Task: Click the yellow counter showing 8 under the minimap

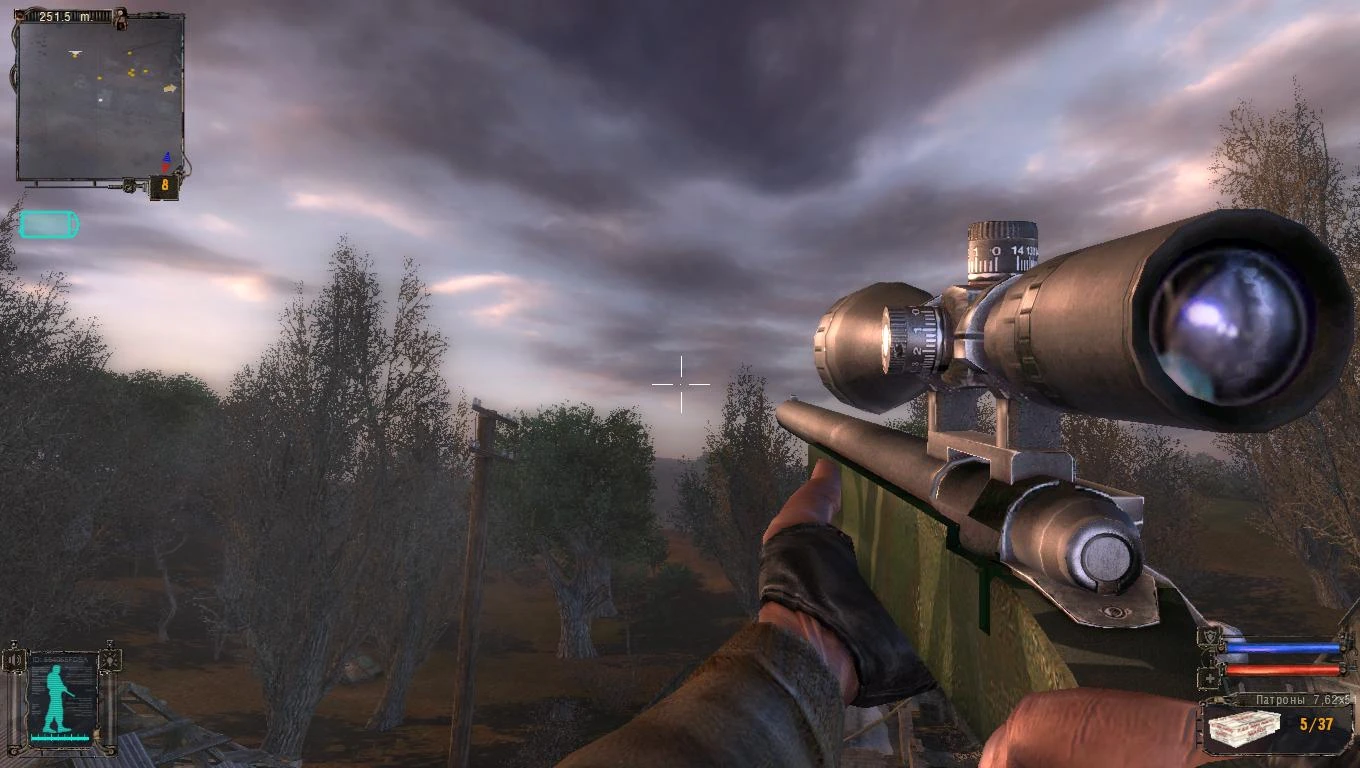Action: tap(163, 185)
